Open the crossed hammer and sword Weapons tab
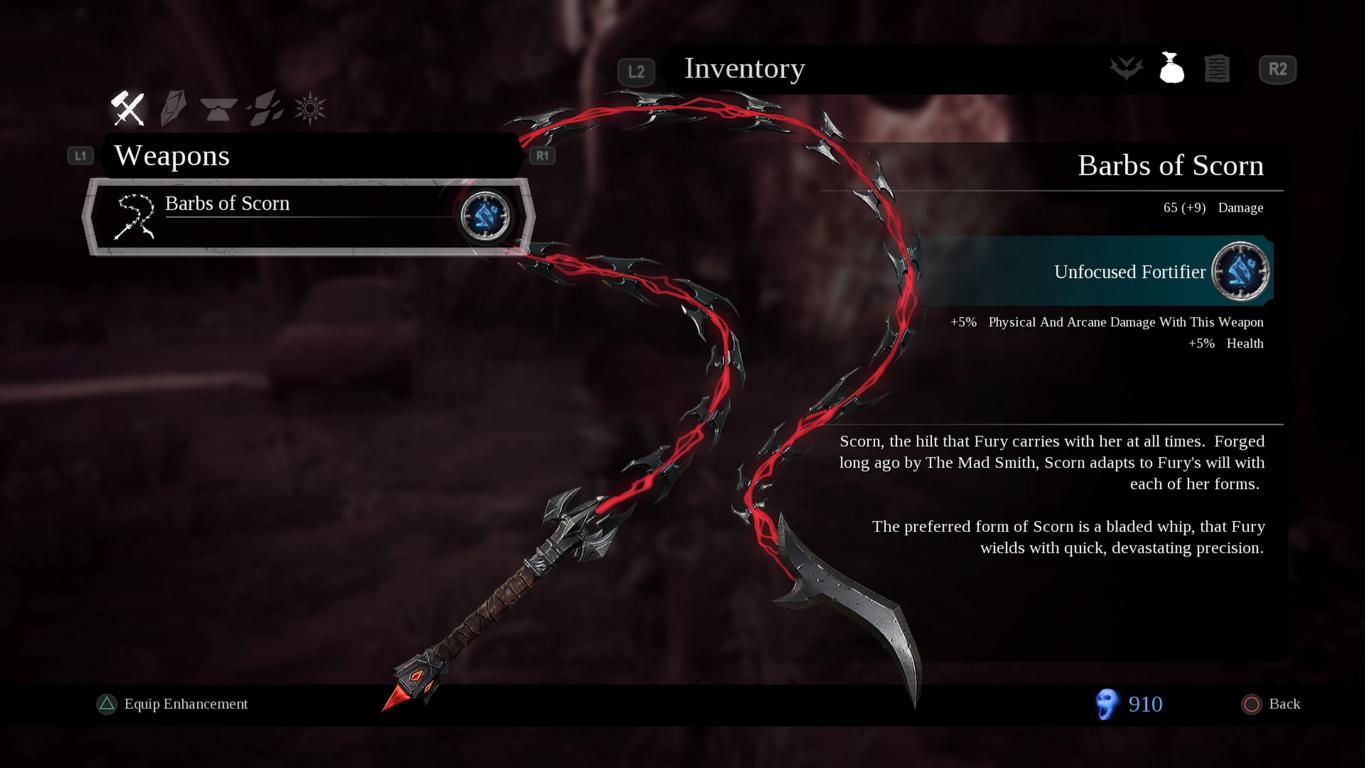 coord(128,108)
